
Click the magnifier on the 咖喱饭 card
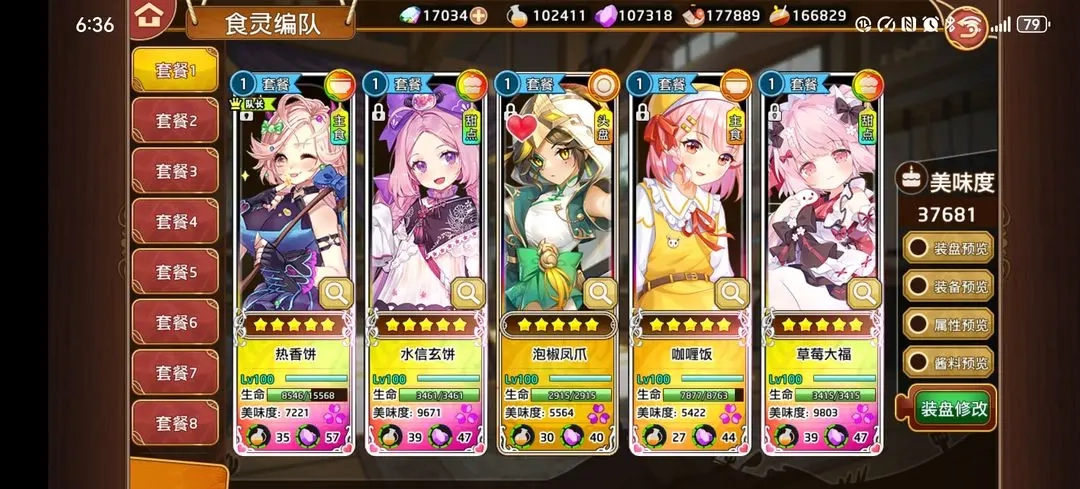pos(733,293)
